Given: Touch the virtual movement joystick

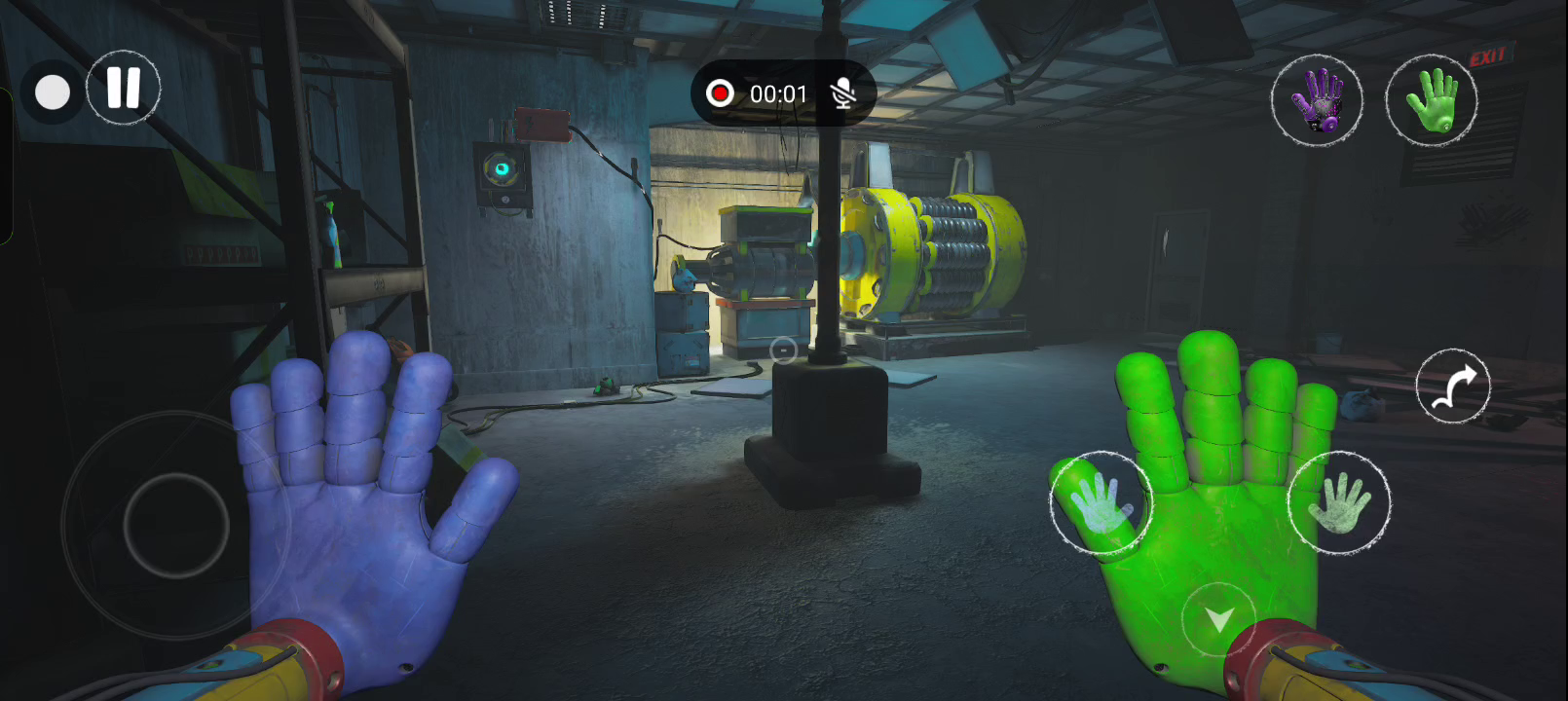Looking at the screenshot, I should (176, 526).
